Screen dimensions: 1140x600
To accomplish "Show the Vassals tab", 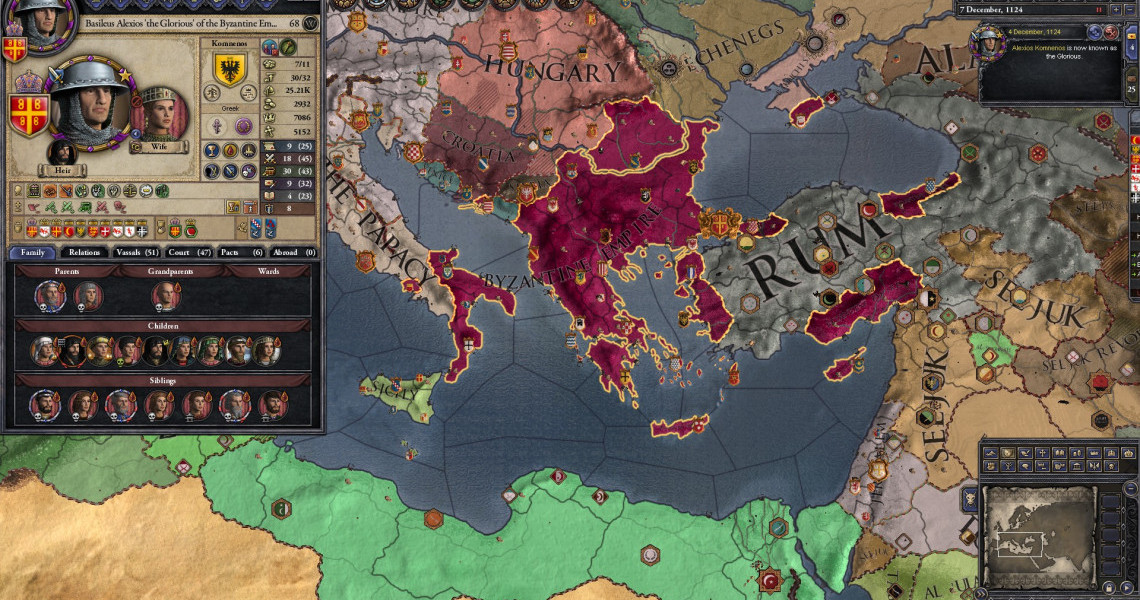I will [x=137, y=252].
